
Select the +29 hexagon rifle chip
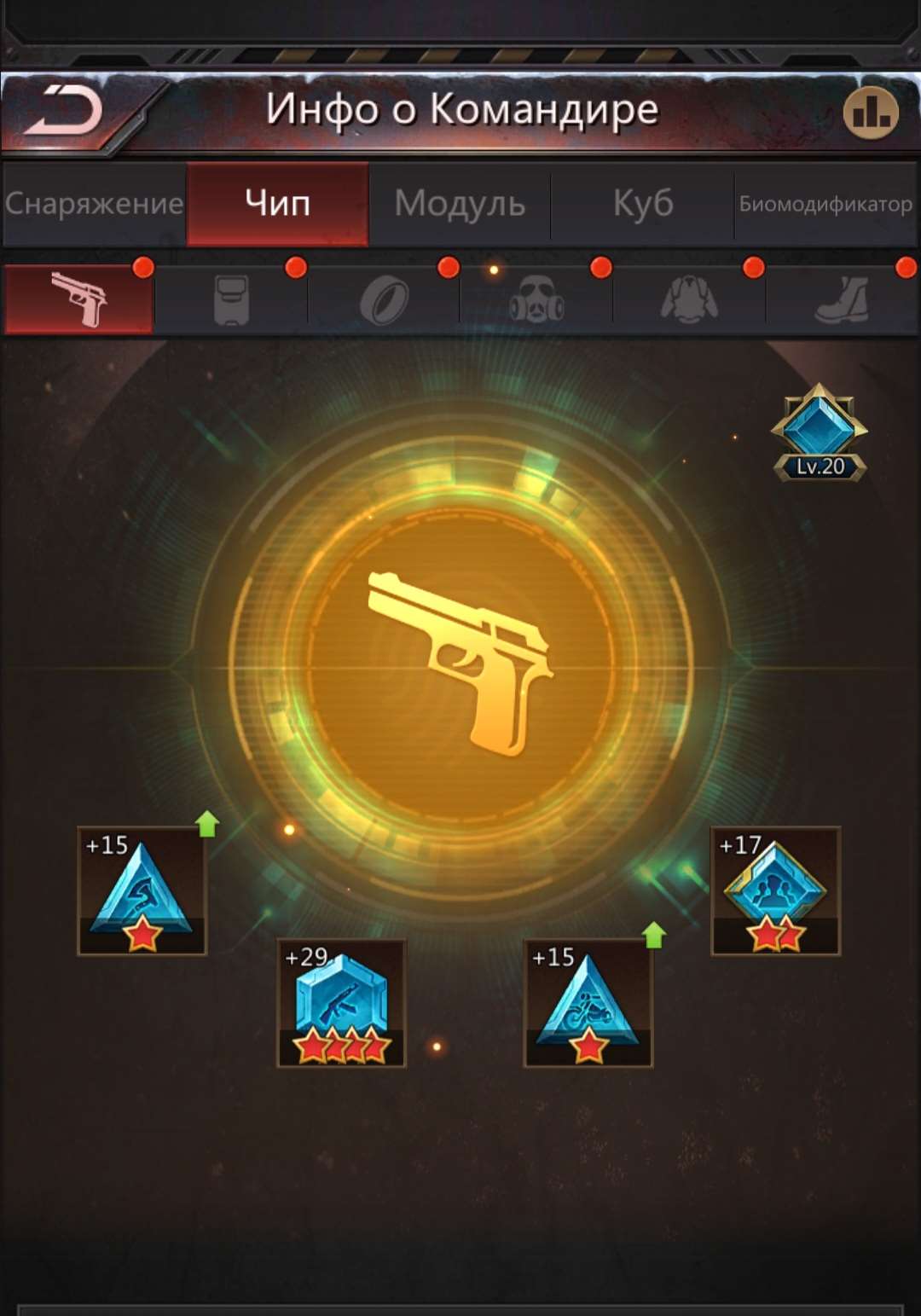coord(341,1003)
